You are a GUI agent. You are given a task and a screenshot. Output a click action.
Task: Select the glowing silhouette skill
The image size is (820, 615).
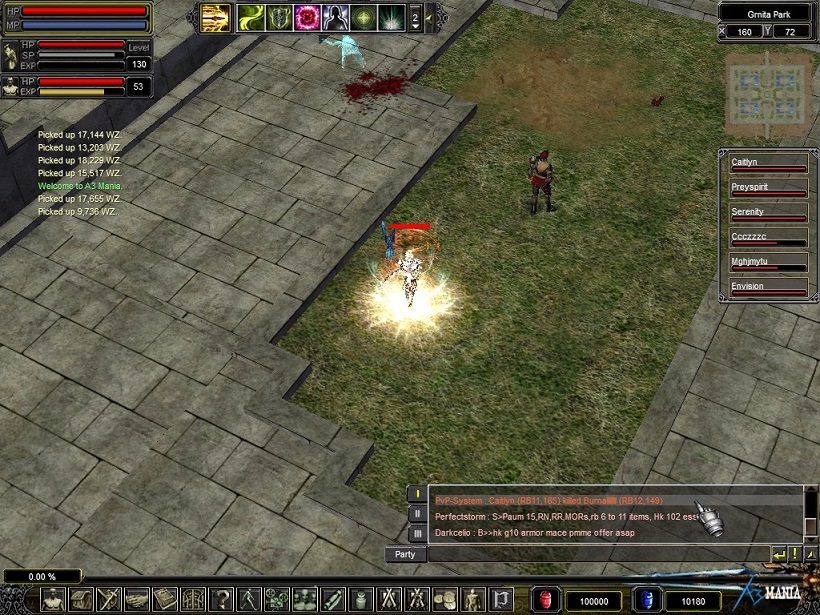333,18
